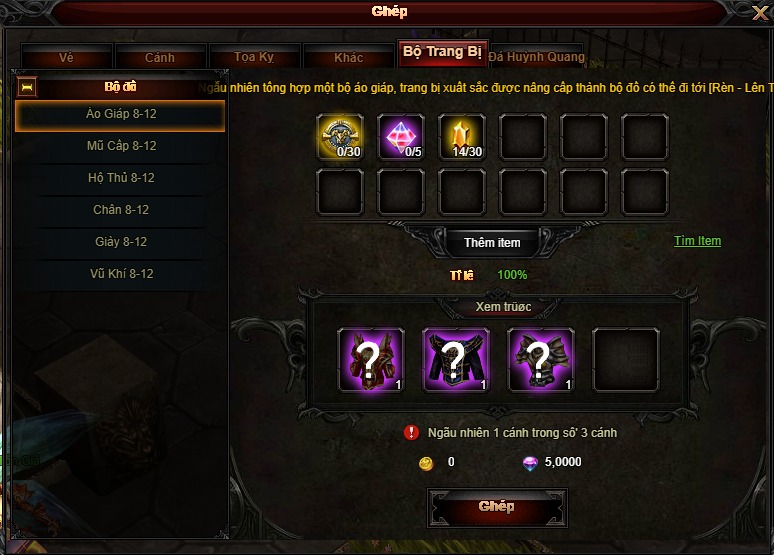Screen dimensions: 774x555
Task: Select the Bộ Trang Bị tab
Action: coord(441,52)
